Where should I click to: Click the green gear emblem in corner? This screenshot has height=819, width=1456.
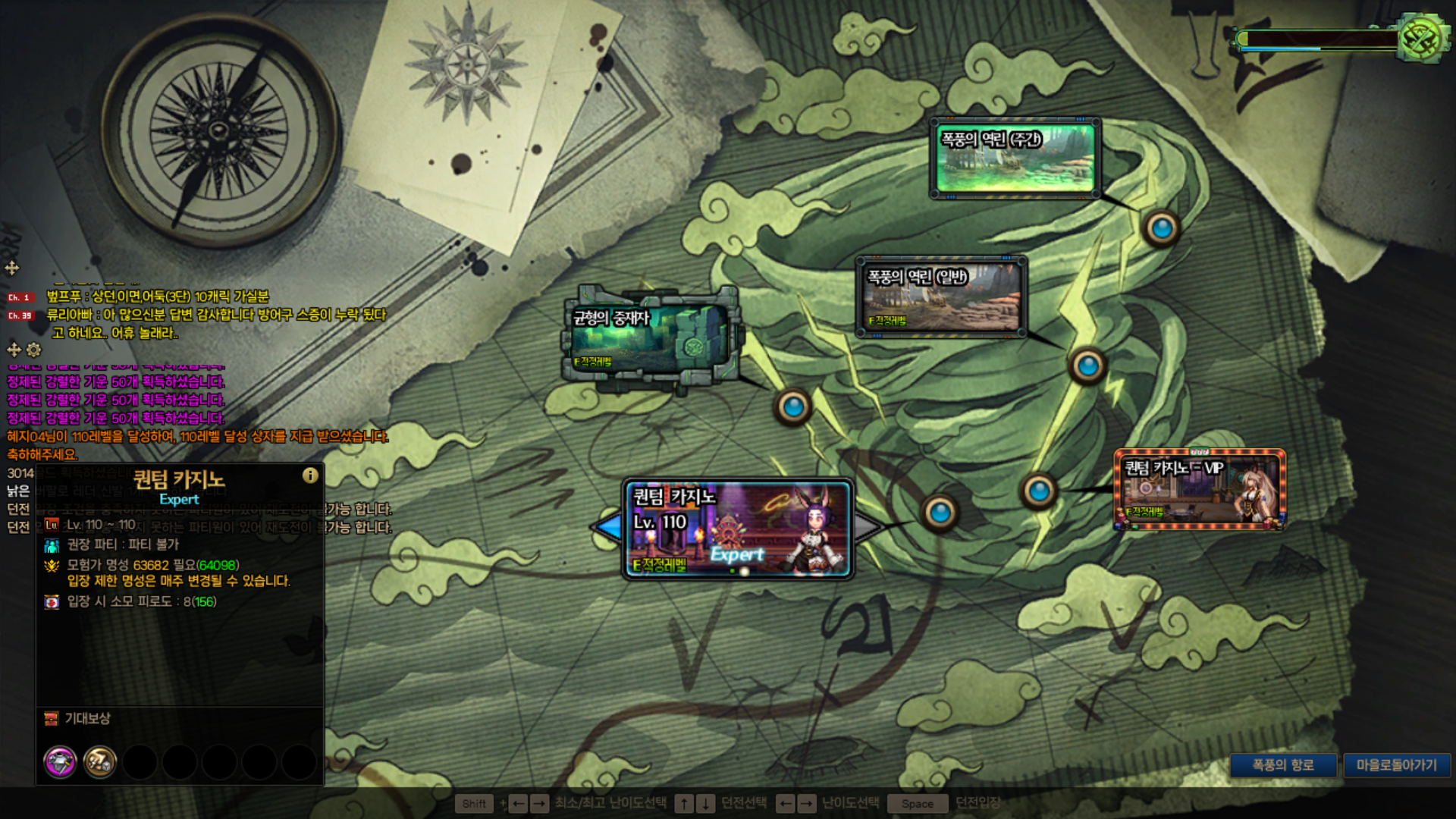tap(1422, 38)
